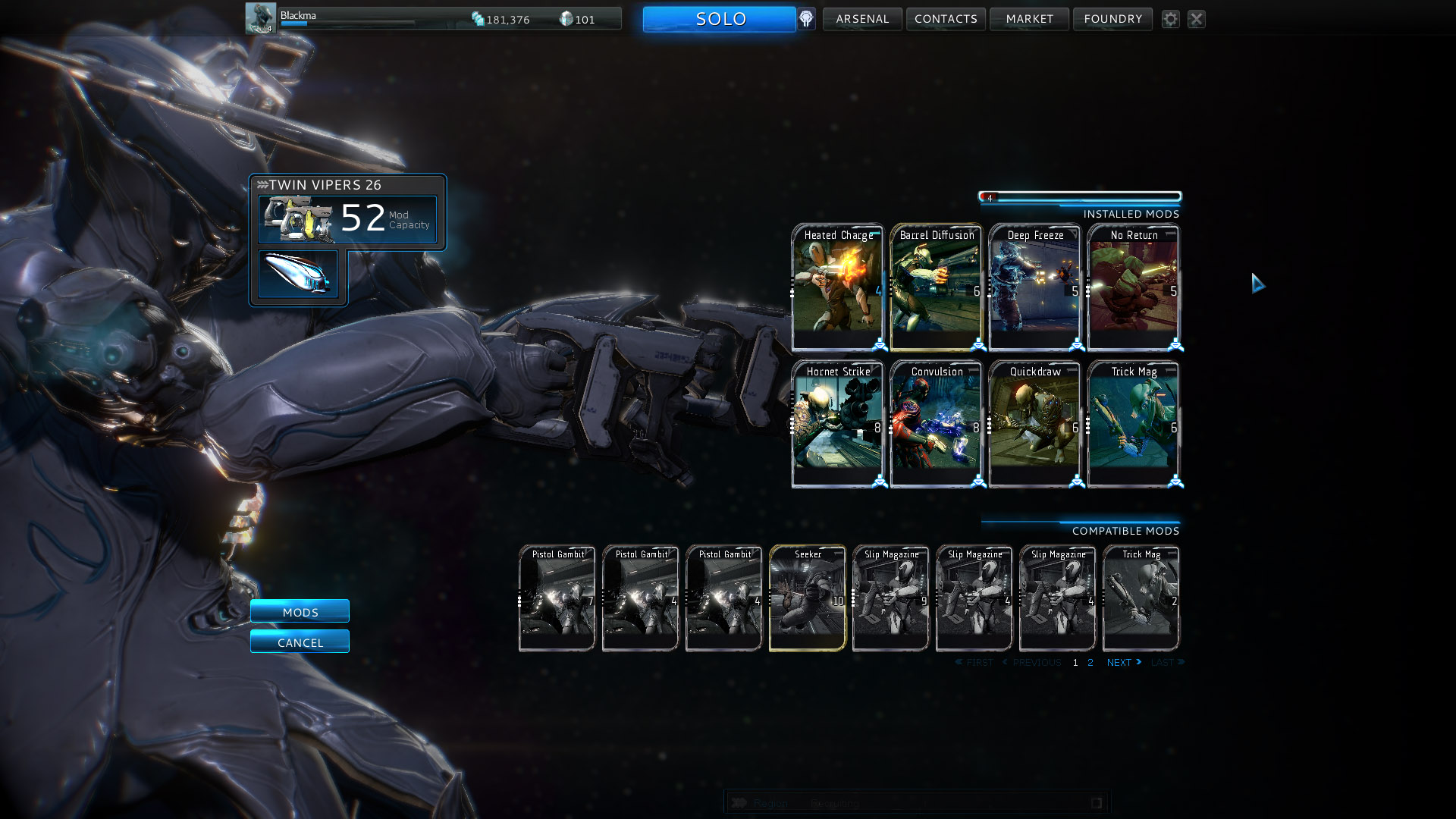Cancel the mod changes
The height and width of the screenshot is (819, 1456).
pos(300,642)
